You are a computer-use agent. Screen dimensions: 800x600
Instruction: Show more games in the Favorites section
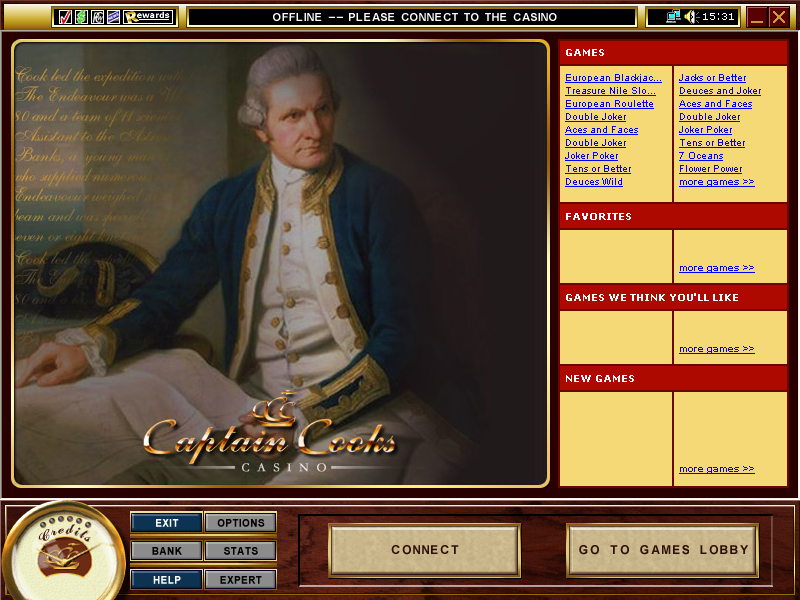point(716,268)
